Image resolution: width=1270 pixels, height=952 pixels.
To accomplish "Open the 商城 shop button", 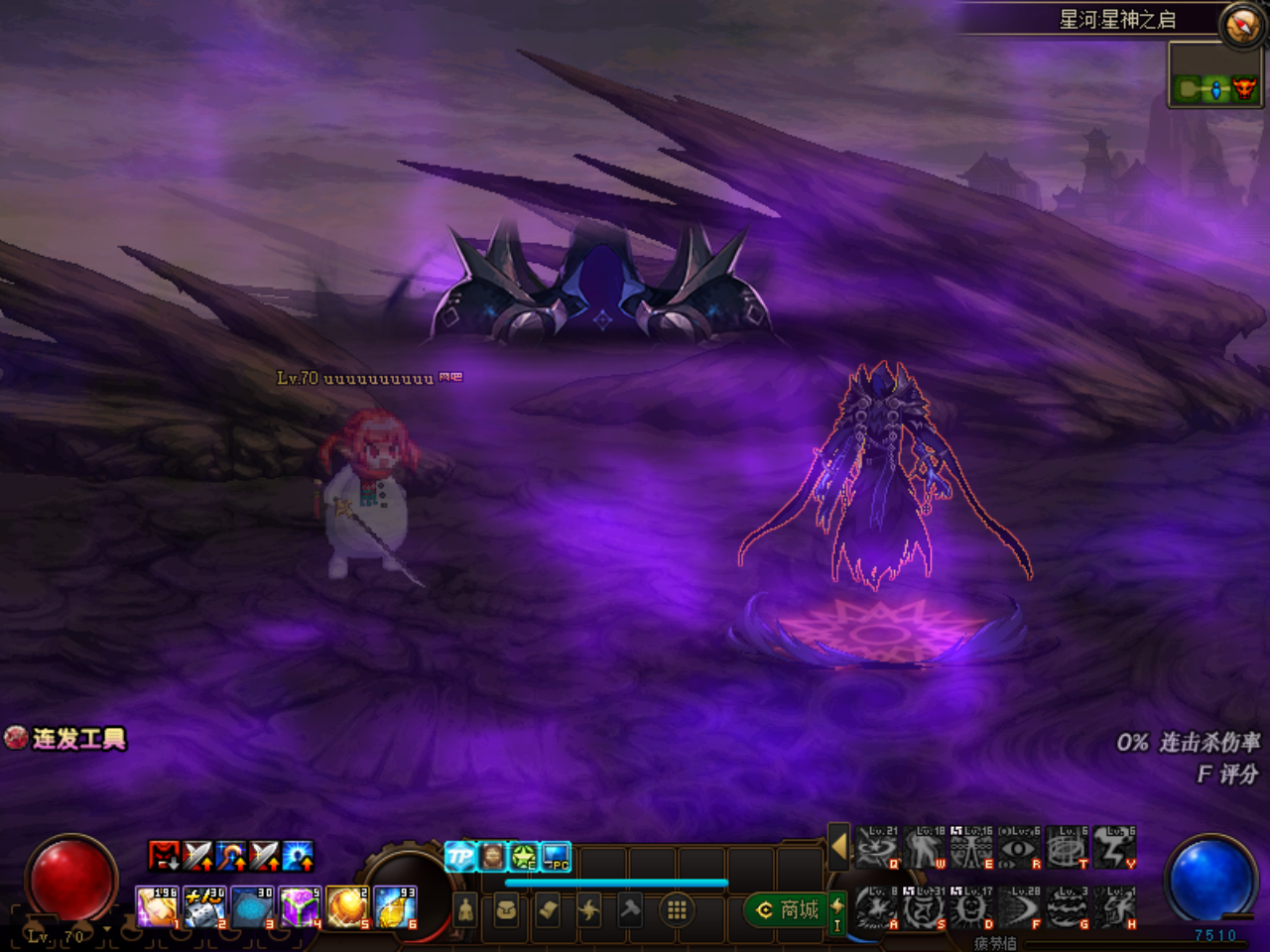I will pyautogui.click(x=789, y=909).
